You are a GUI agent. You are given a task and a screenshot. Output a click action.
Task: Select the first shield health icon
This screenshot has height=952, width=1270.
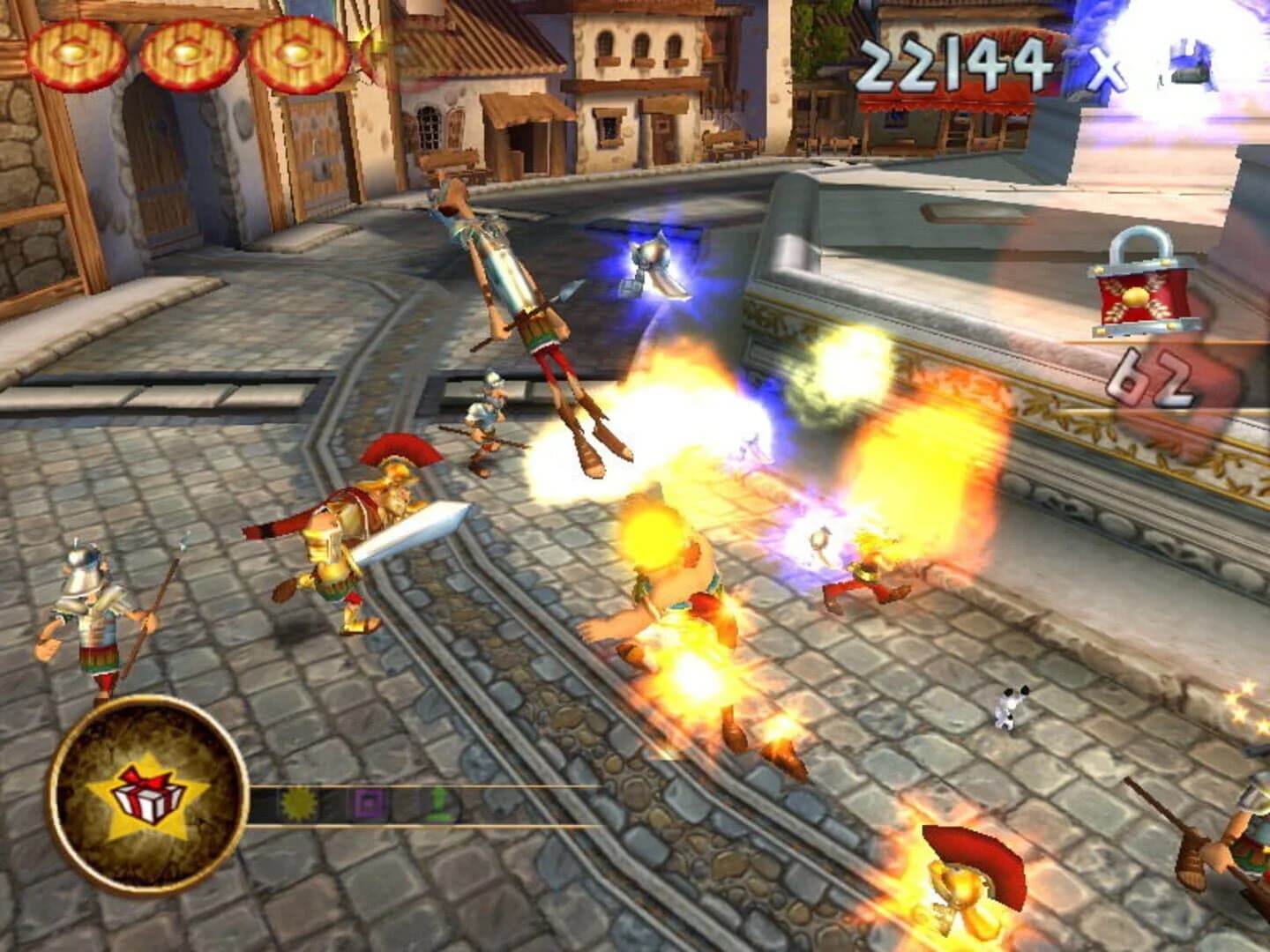[x=75, y=53]
